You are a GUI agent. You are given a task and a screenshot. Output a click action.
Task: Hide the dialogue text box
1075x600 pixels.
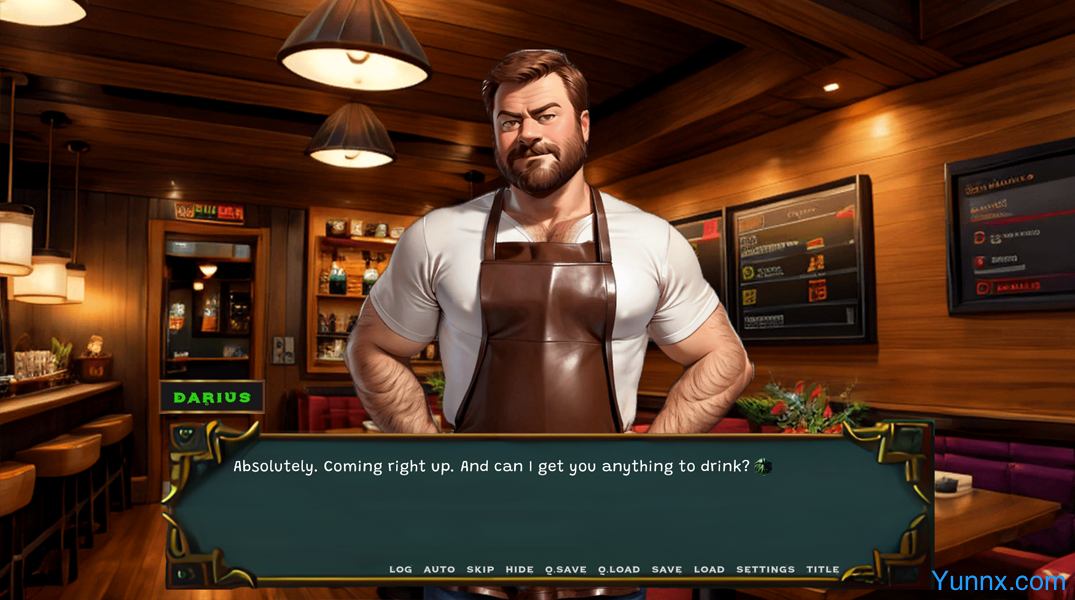pos(519,570)
